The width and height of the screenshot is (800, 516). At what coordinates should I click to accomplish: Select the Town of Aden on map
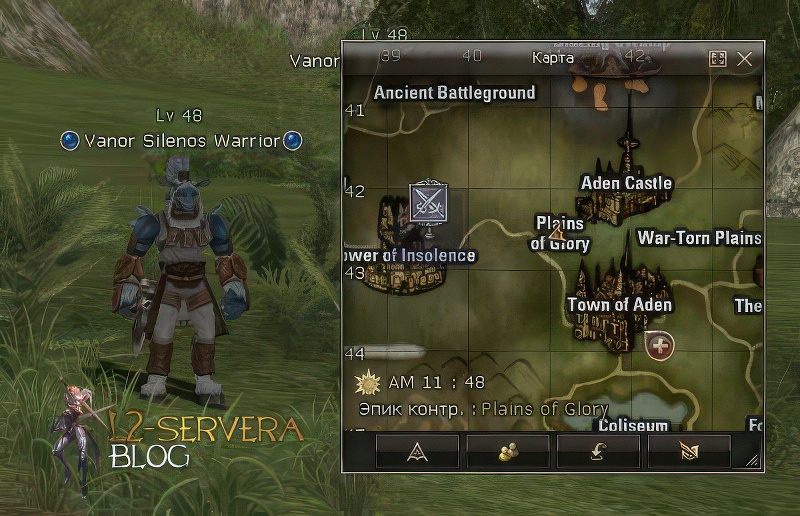click(618, 305)
